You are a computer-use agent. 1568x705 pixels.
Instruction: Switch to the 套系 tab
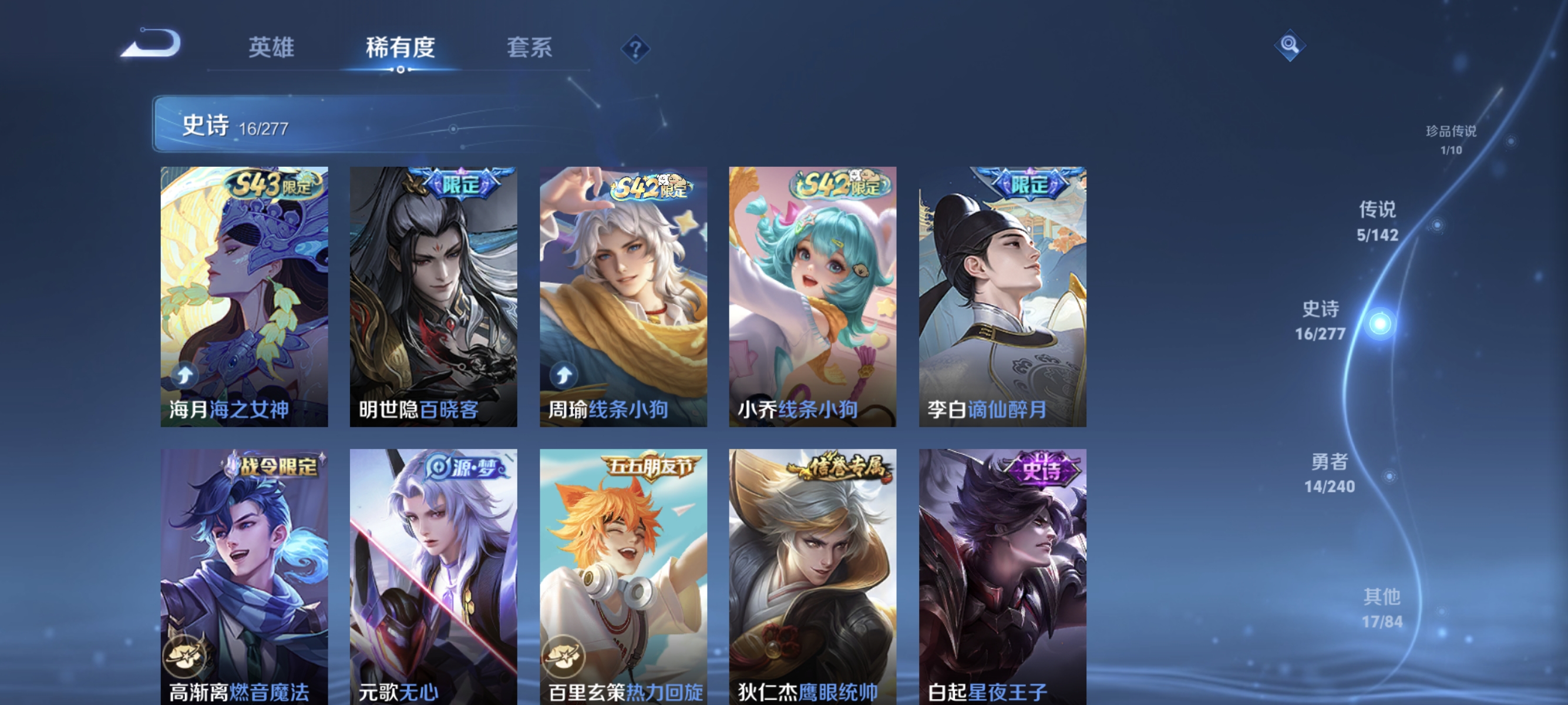point(530,49)
